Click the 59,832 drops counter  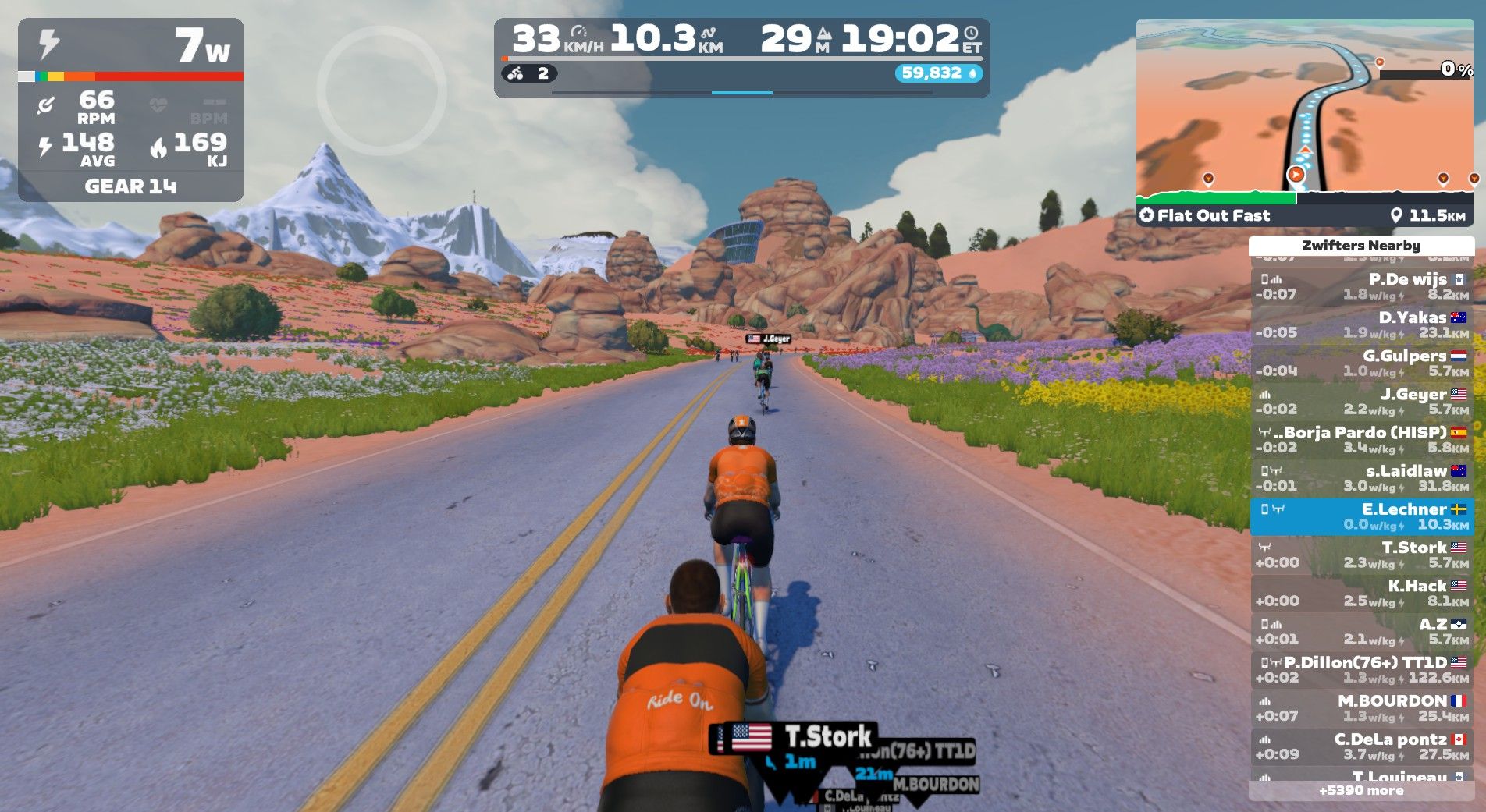click(x=938, y=73)
